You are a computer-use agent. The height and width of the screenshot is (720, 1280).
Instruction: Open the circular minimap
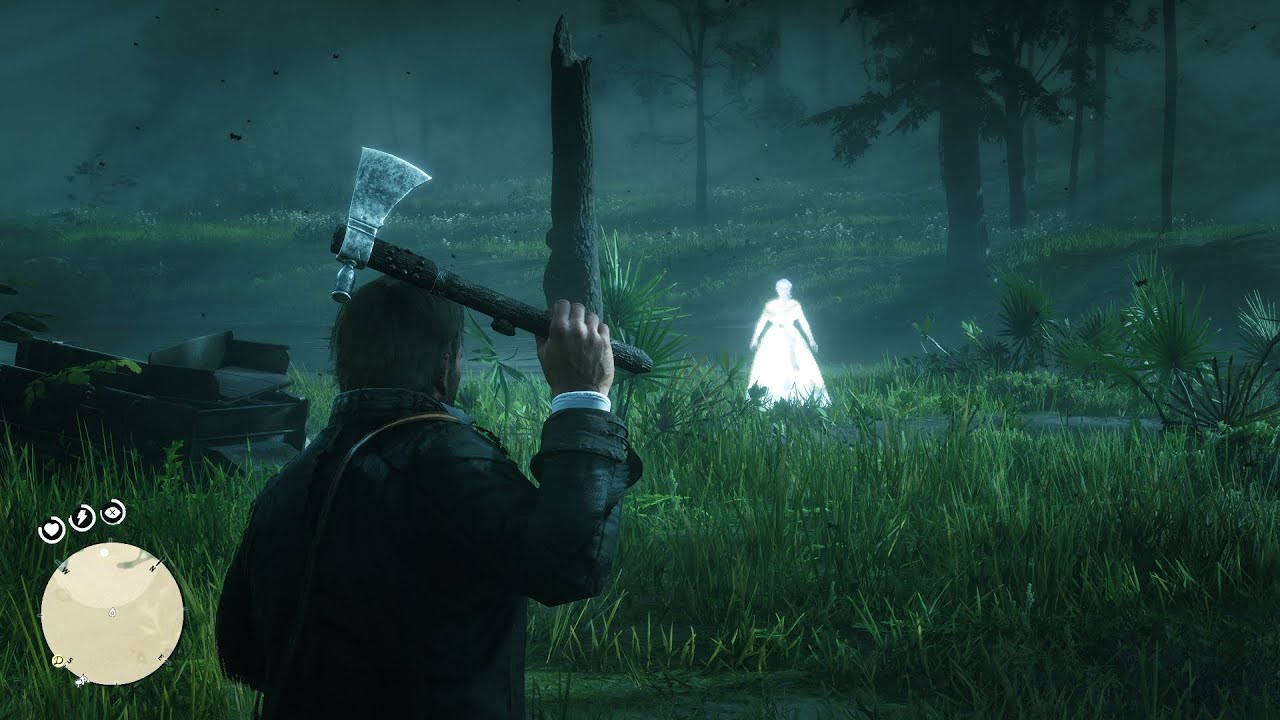tap(112, 613)
